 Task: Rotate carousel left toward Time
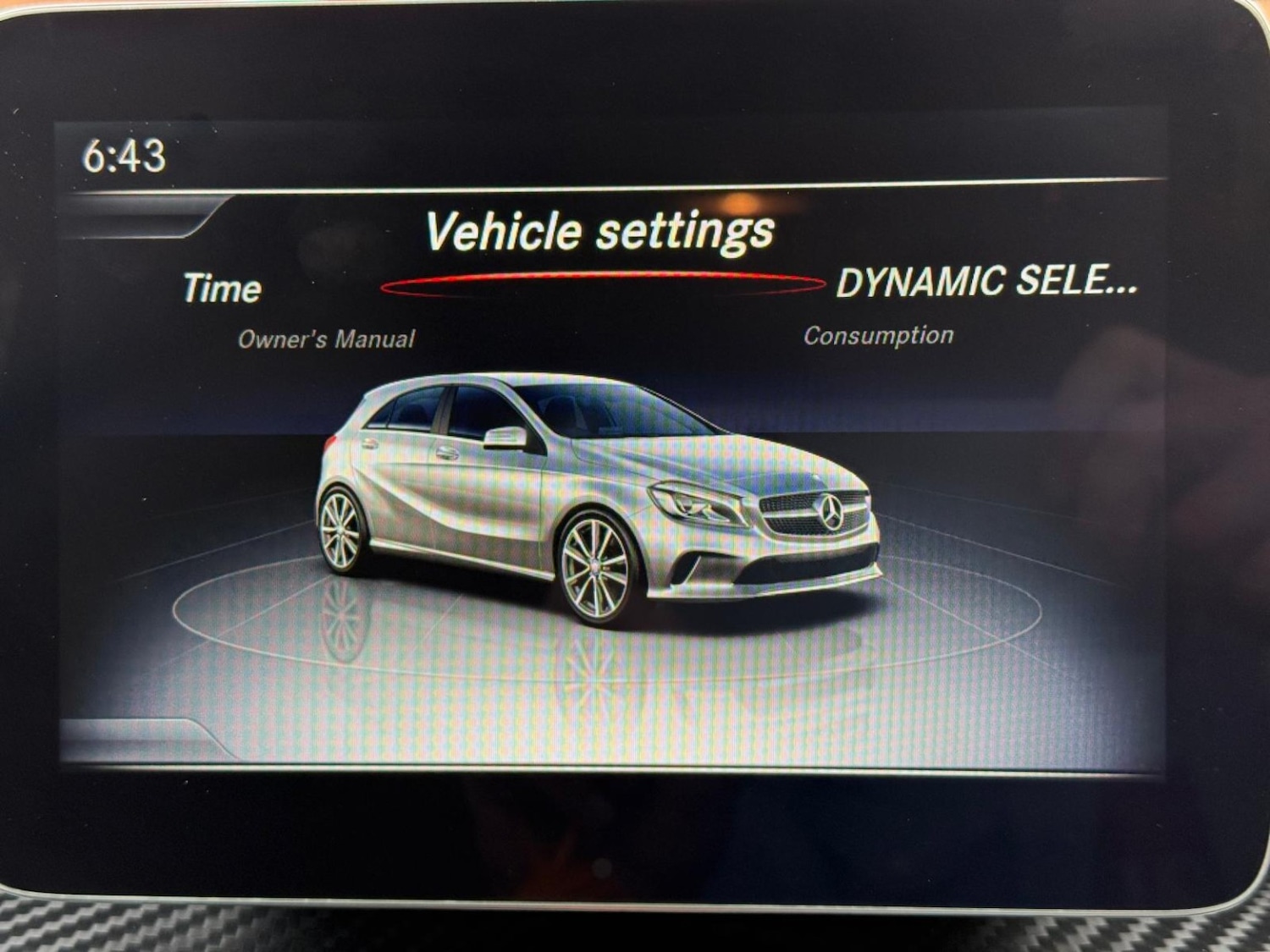(x=223, y=290)
